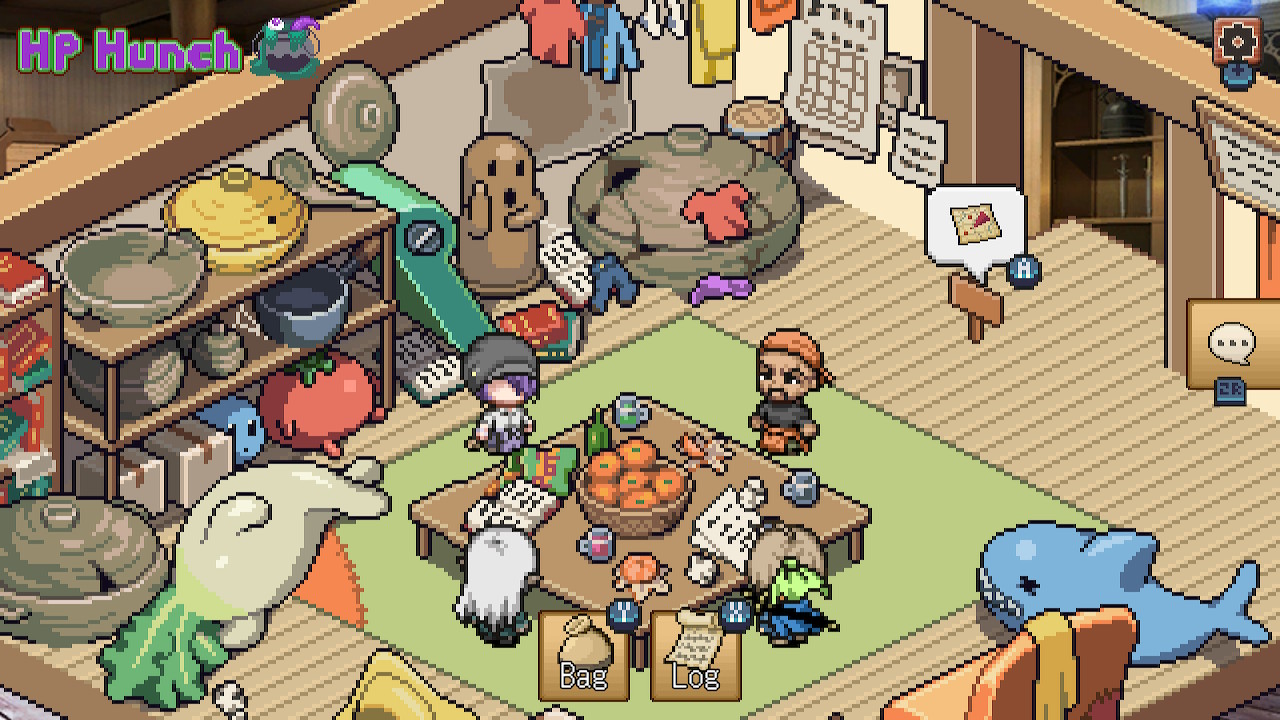Click the Bag pouch icon
1280x720 pixels.
[584, 643]
